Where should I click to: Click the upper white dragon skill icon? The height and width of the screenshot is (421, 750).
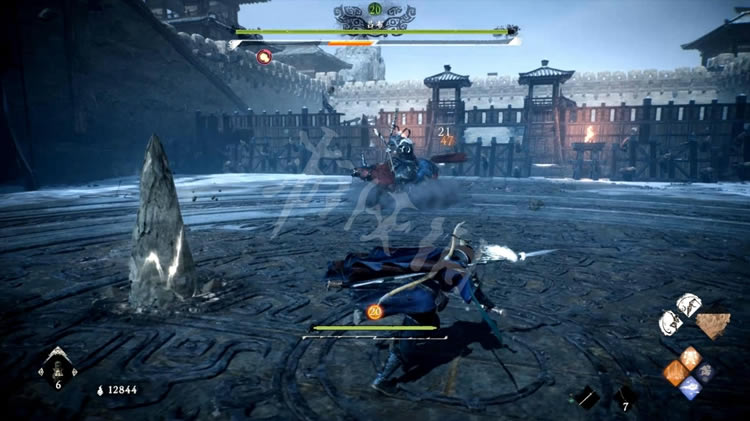[689, 303]
